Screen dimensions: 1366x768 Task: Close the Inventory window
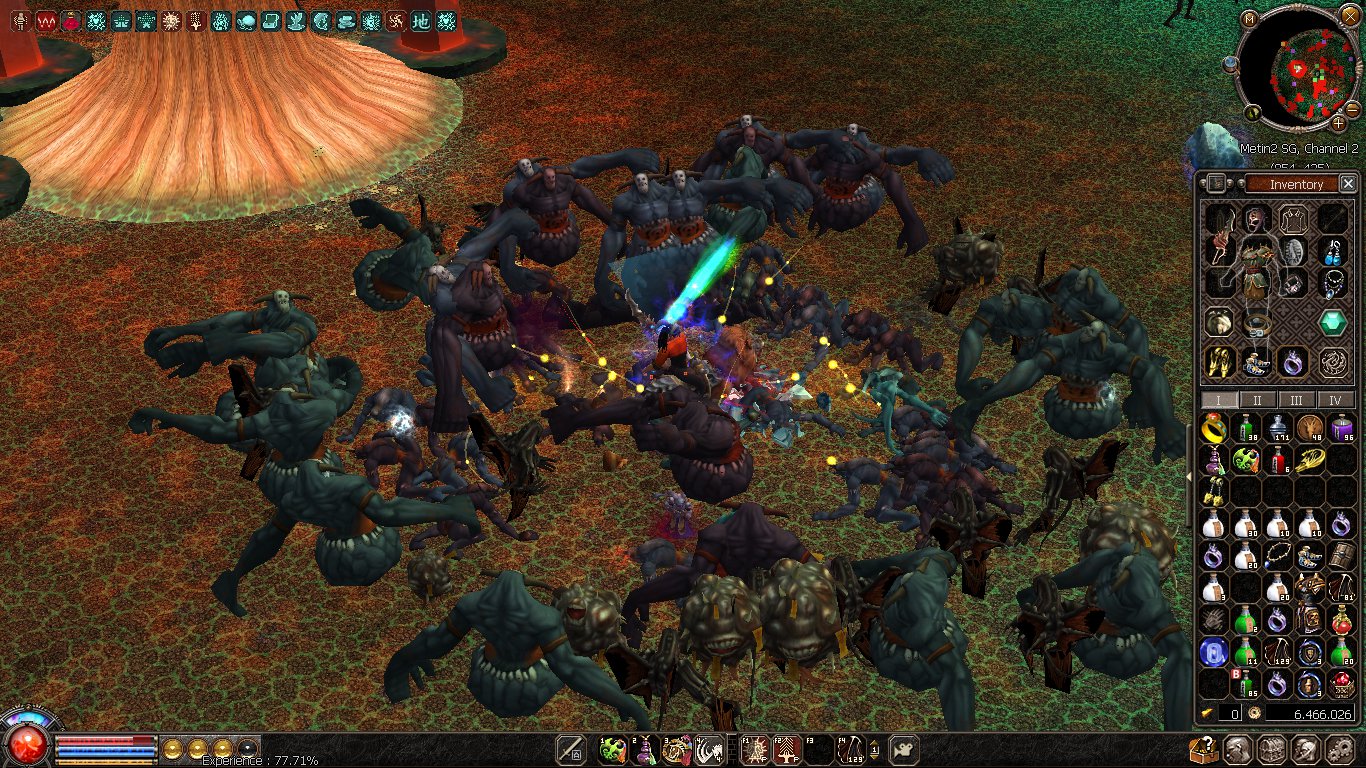click(1348, 184)
